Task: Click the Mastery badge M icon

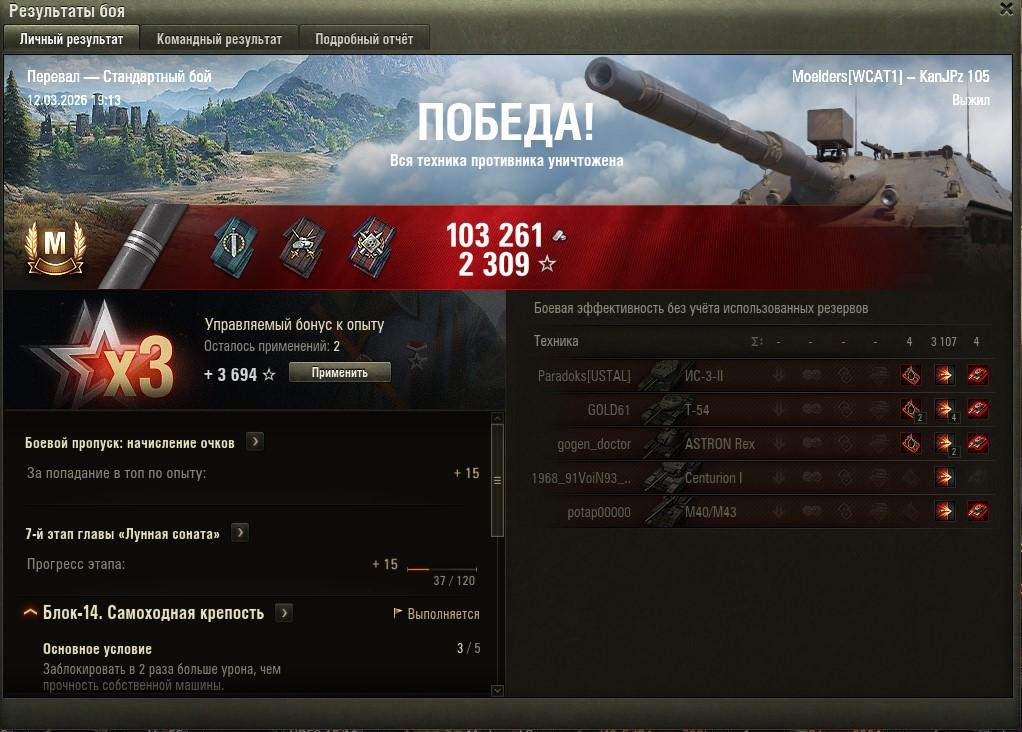Action: (x=56, y=246)
